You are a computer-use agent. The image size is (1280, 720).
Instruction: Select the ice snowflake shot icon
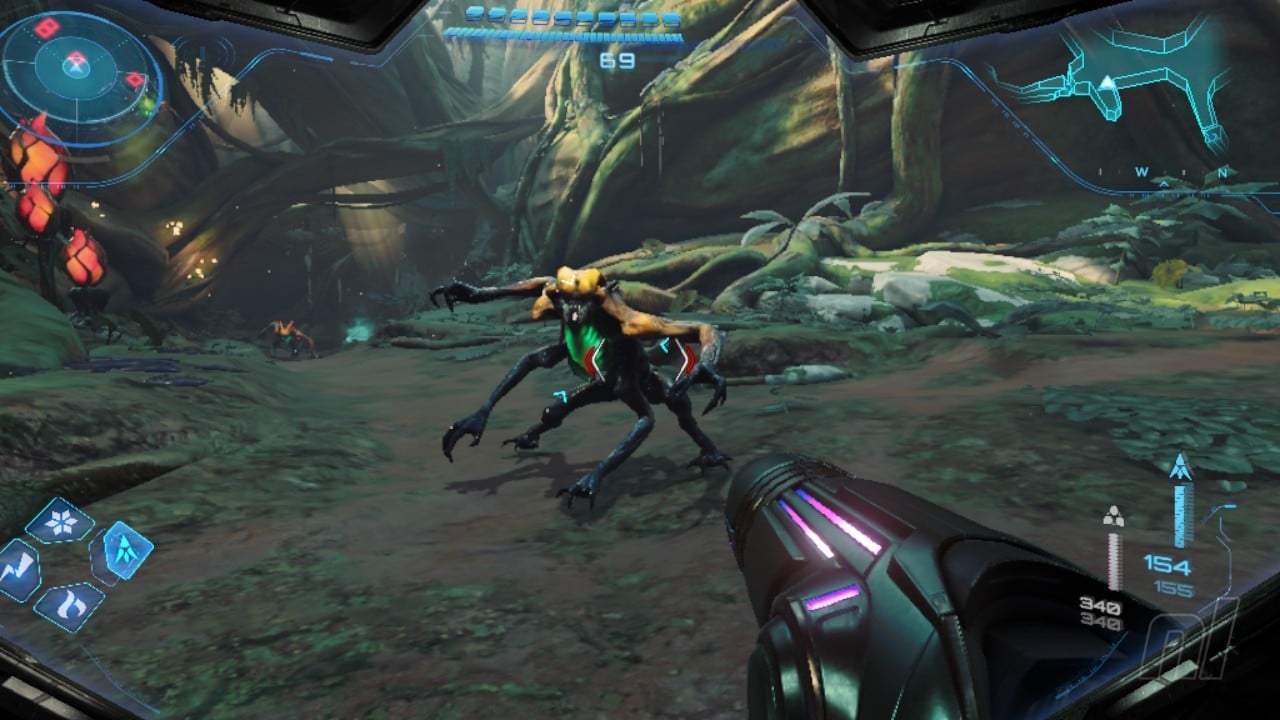[x=60, y=521]
